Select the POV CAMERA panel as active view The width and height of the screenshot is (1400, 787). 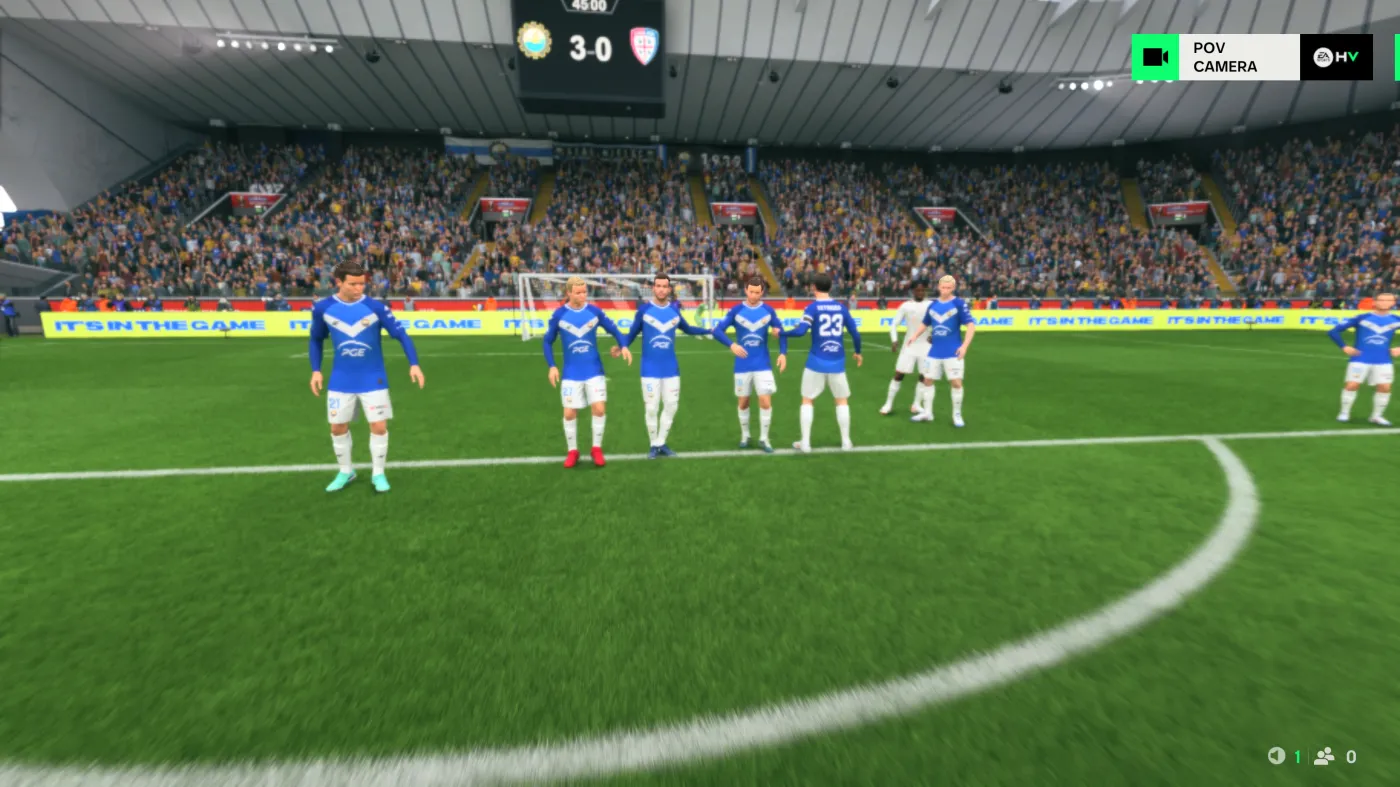[1226, 57]
